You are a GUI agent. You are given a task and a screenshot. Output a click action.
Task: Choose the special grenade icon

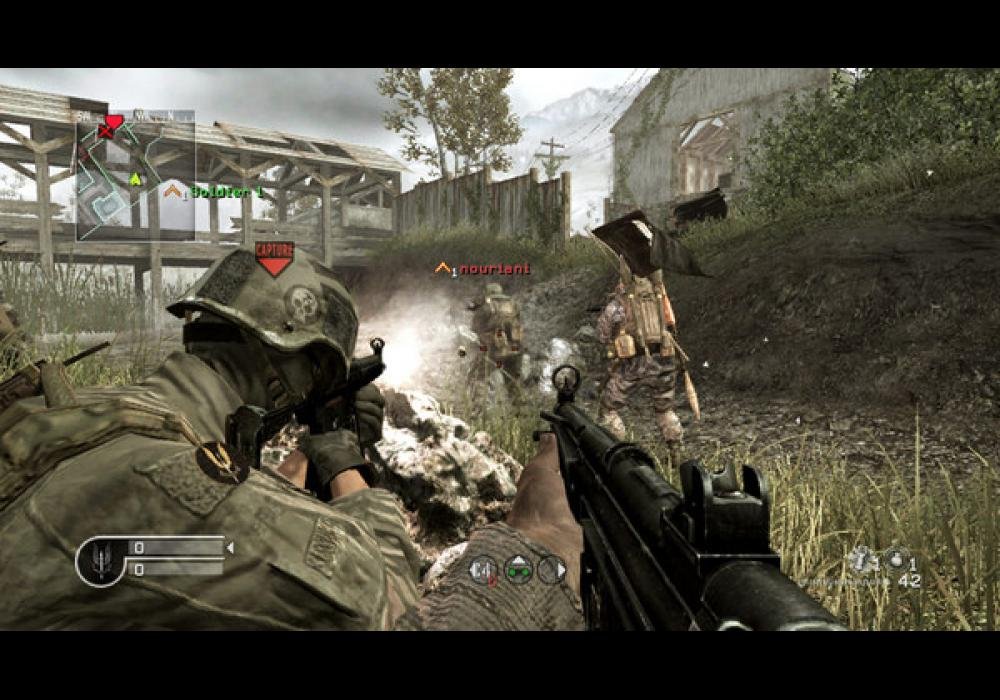point(861,560)
